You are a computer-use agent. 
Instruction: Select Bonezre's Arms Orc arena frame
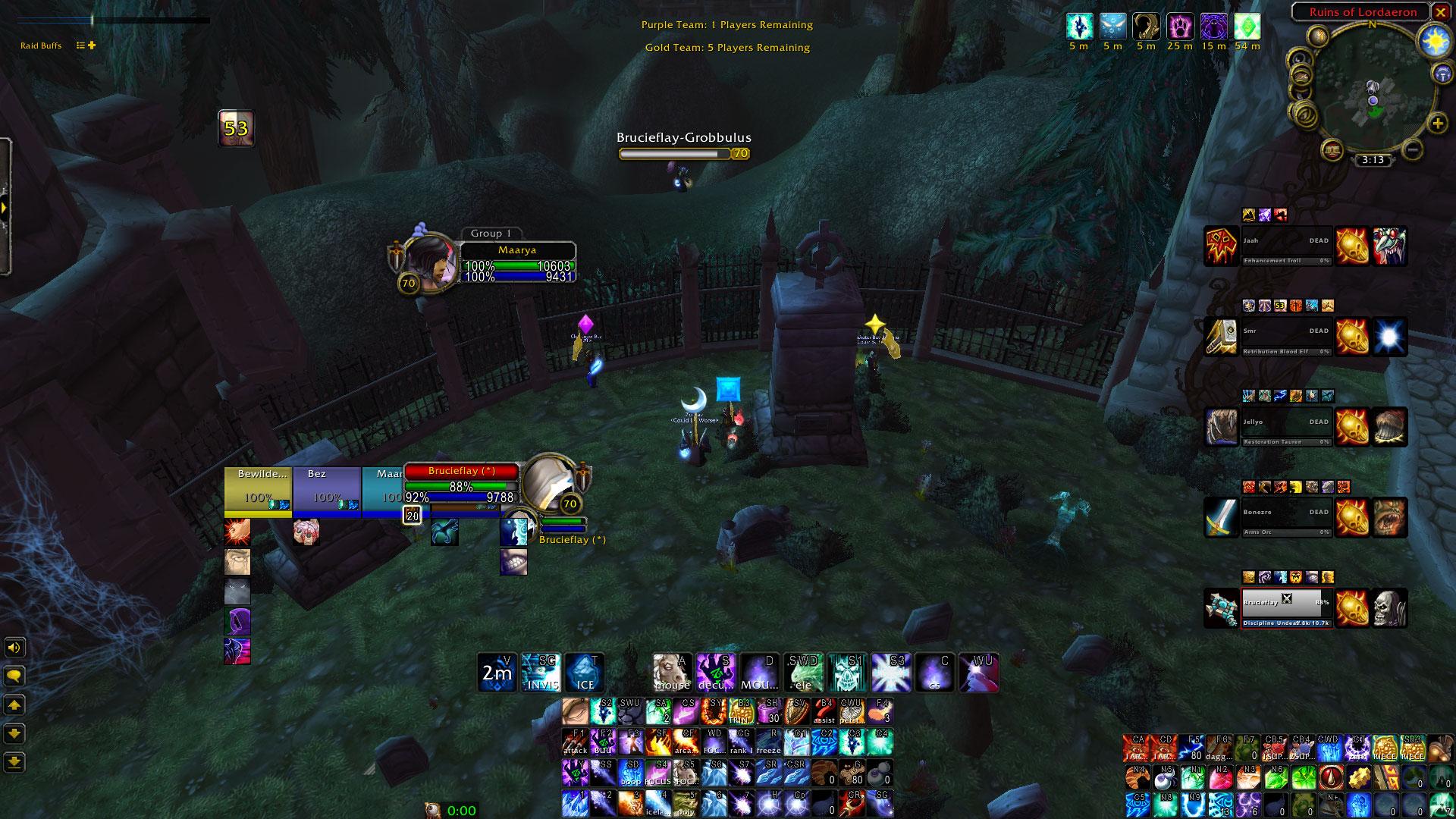[x=1285, y=517]
